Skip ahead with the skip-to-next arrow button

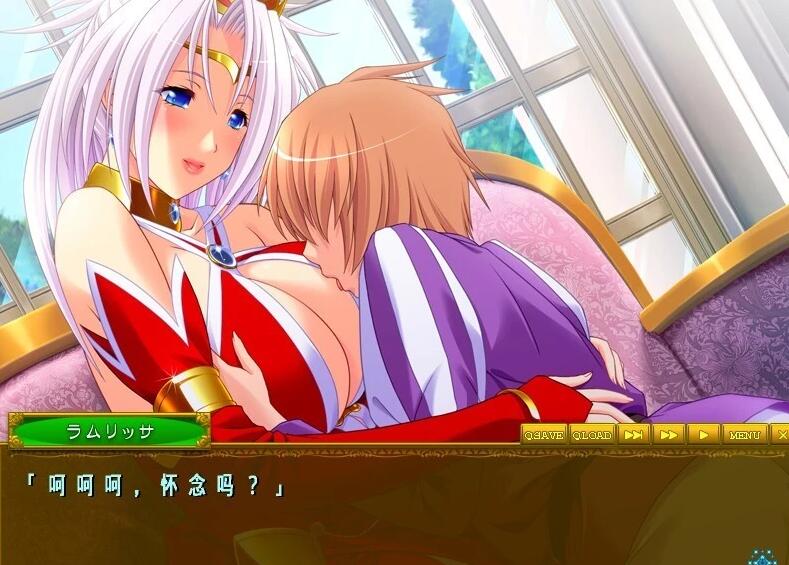point(633,434)
